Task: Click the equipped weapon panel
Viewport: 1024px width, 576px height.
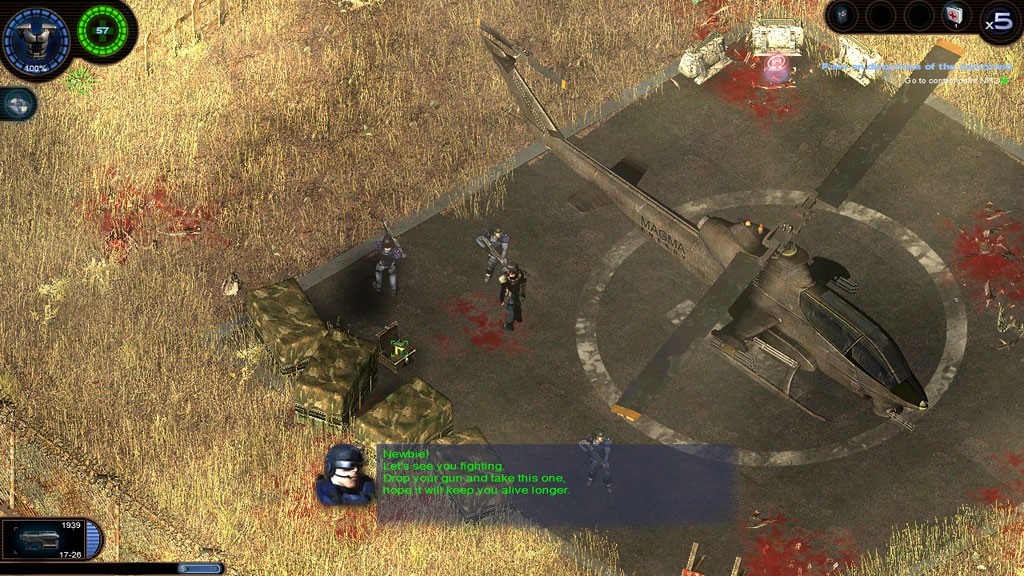Action: [x=52, y=538]
